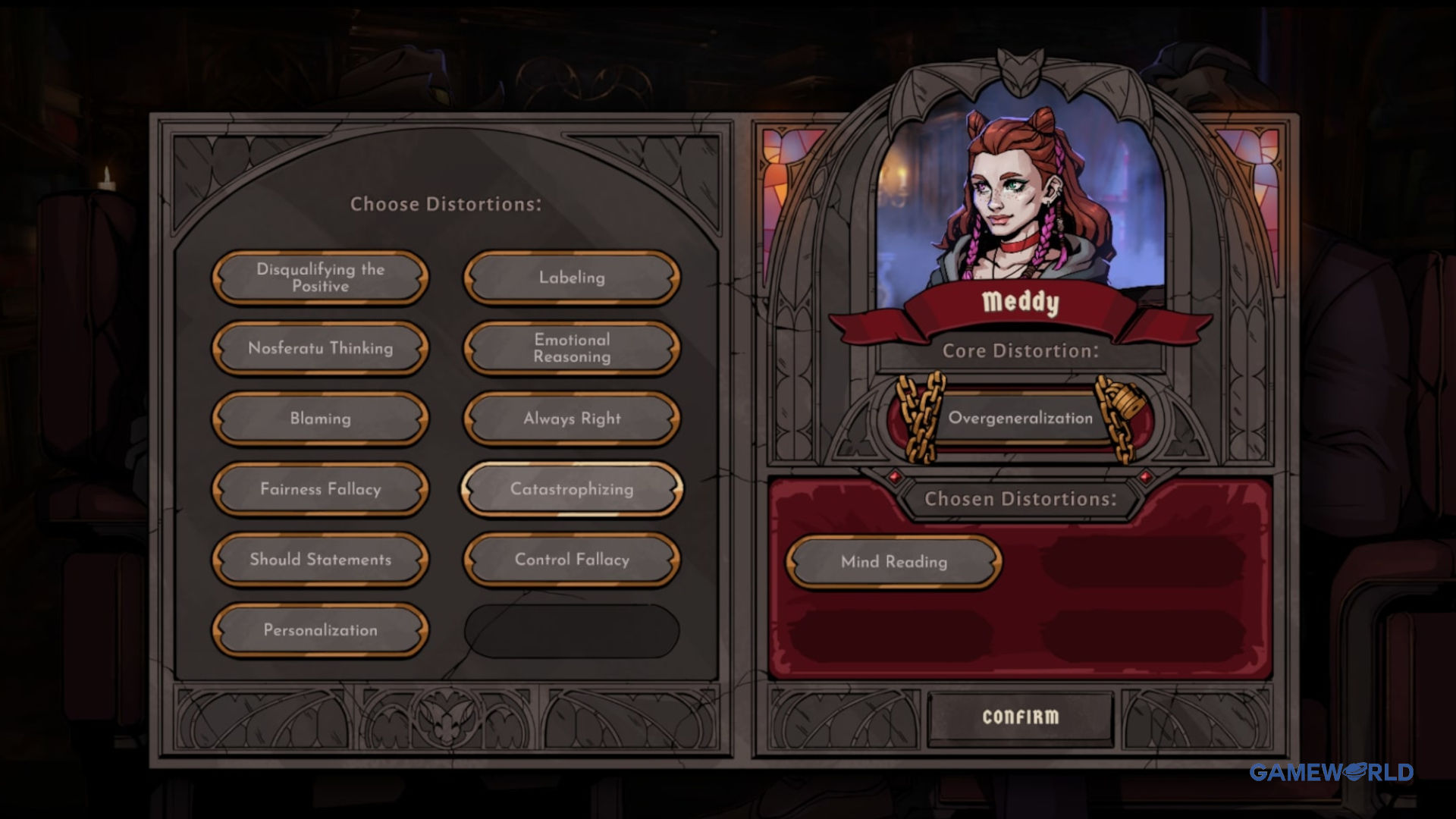This screenshot has width=1456, height=819.
Task: Choose the Control Fallacy distortion
Action: tap(572, 560)
